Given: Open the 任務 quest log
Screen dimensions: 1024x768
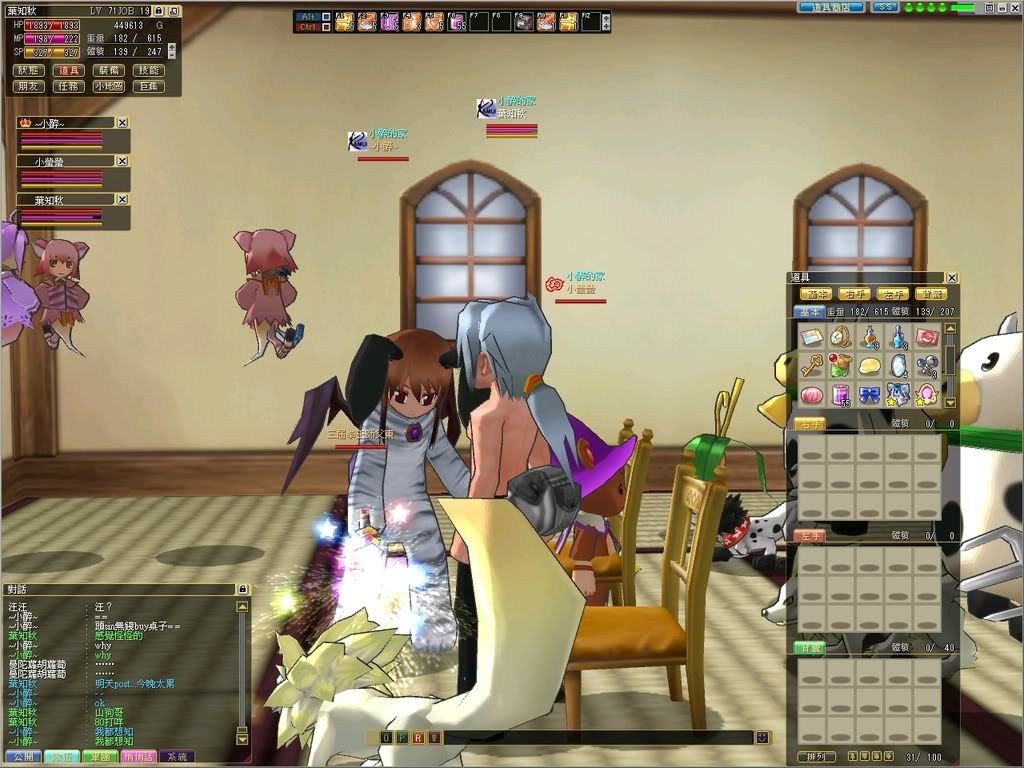Looking at the screenshot, I should point(69,87).
